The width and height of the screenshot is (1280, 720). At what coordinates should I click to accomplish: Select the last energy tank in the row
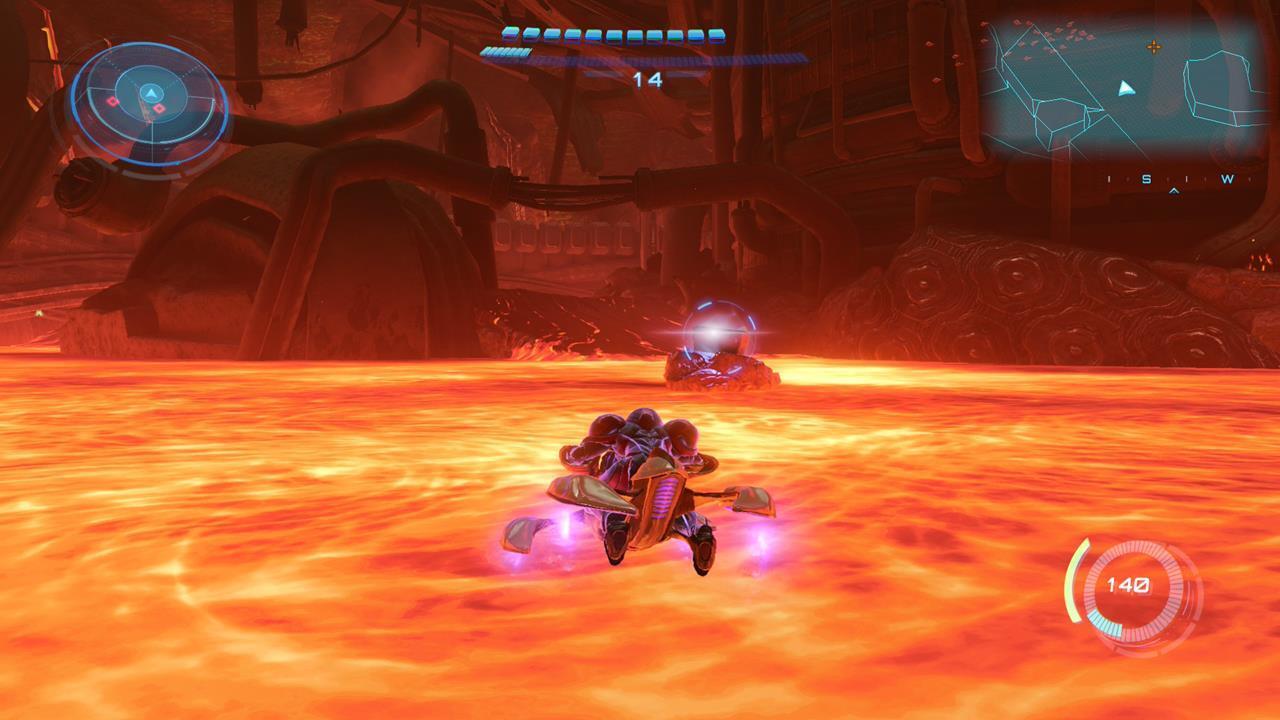tap(717, 35)
